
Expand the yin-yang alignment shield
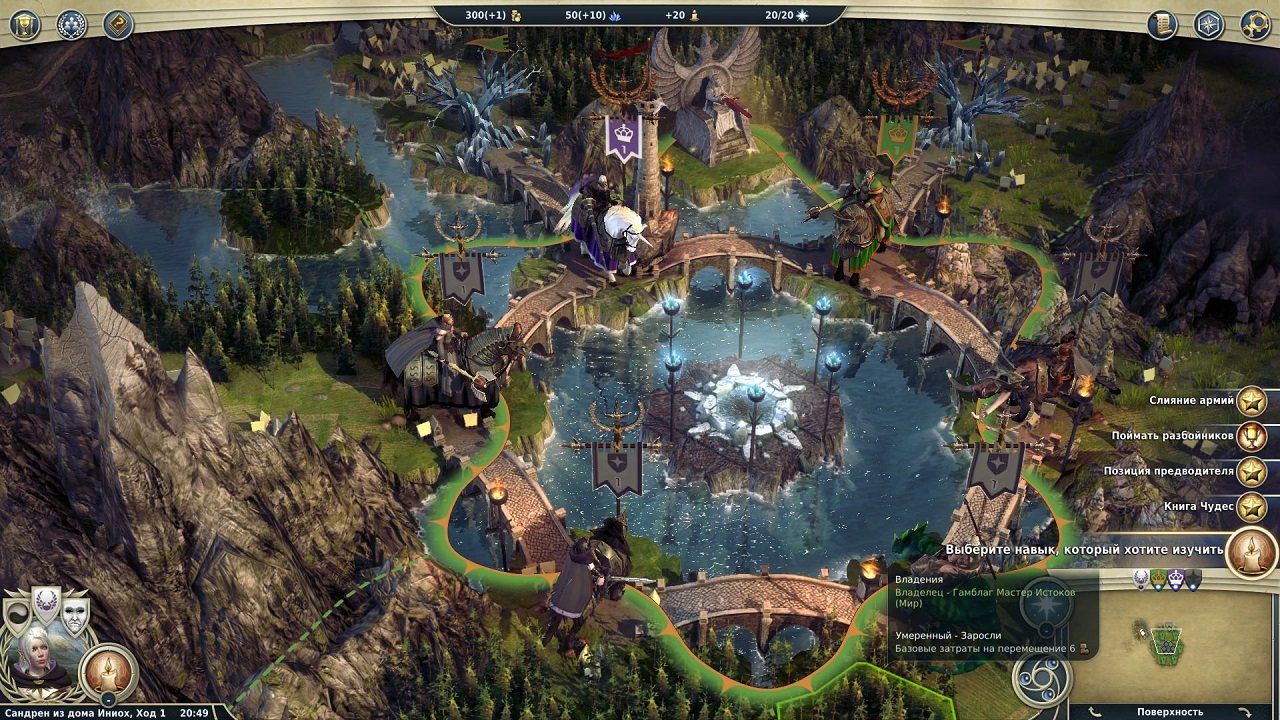(x=19, y=612)
